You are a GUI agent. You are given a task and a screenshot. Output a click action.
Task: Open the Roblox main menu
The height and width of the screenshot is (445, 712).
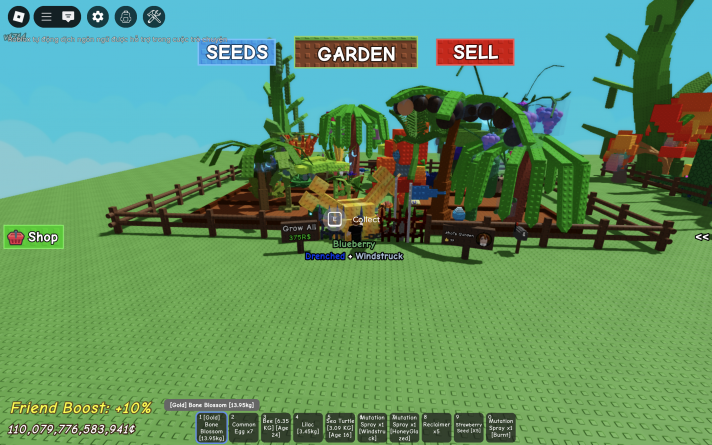19,17
